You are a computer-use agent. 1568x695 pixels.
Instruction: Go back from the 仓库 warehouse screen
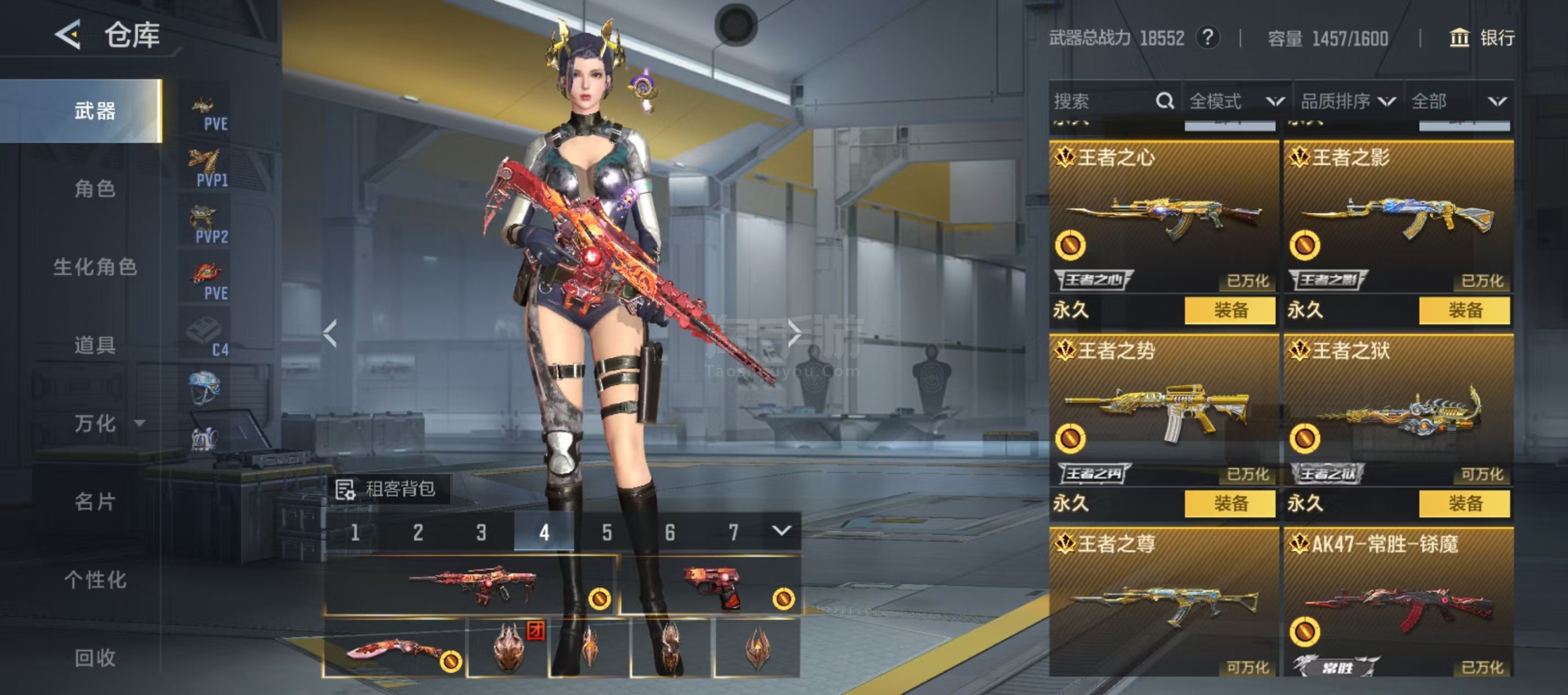click(x=69, y=34)
